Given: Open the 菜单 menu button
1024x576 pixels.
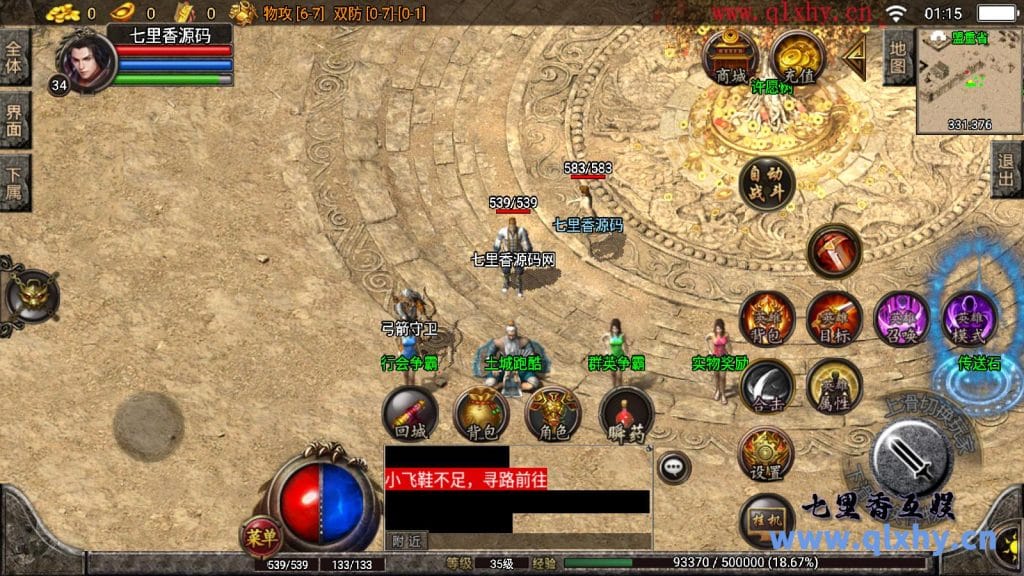Looking at the screenshot, I should point(259,536).
